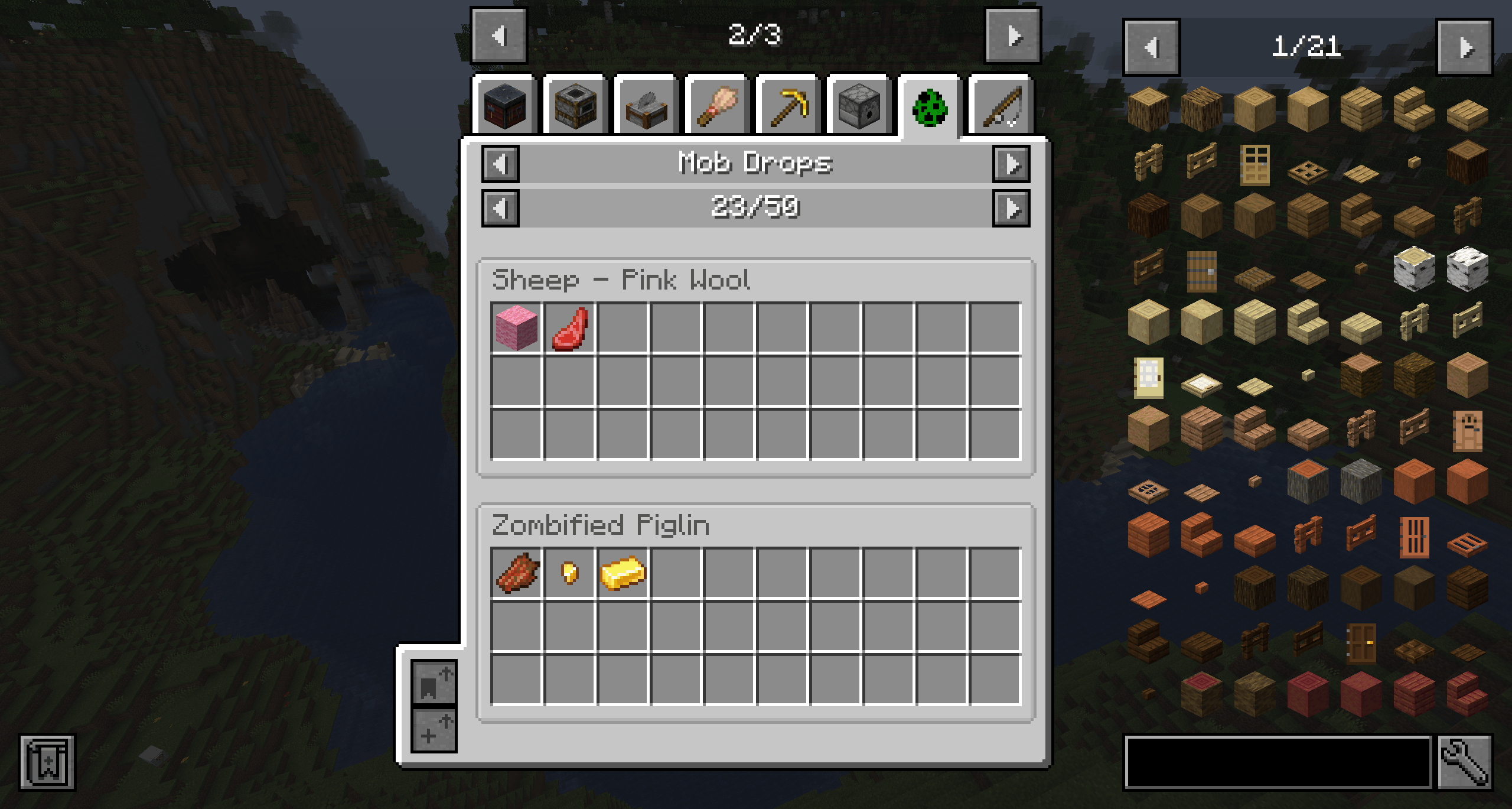Advance the item list to next page

pos(1465,47)
